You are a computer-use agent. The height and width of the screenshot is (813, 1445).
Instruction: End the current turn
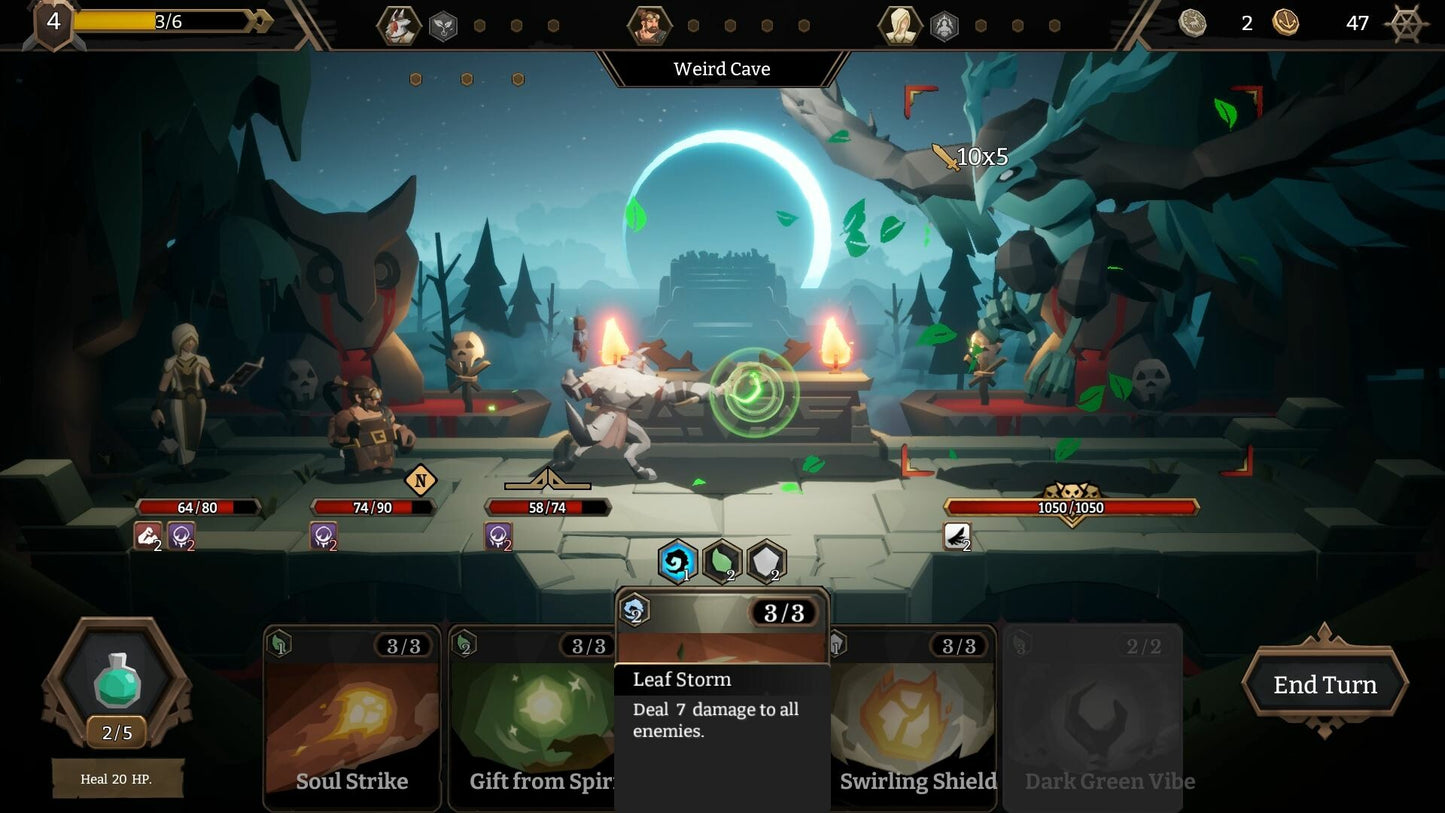point(1325,685)
